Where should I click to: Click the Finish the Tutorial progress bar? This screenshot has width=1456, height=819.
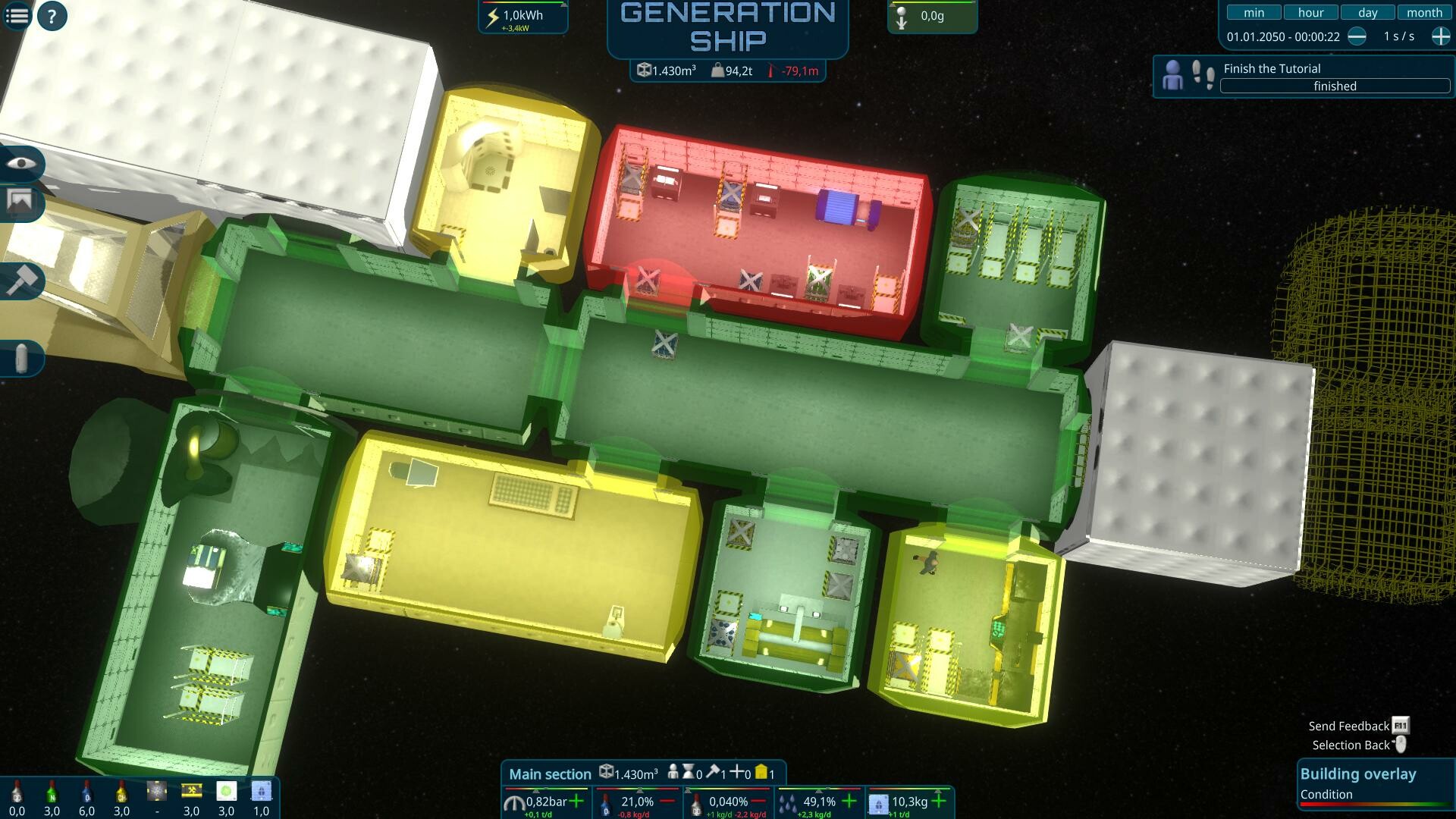point(1333,86)
